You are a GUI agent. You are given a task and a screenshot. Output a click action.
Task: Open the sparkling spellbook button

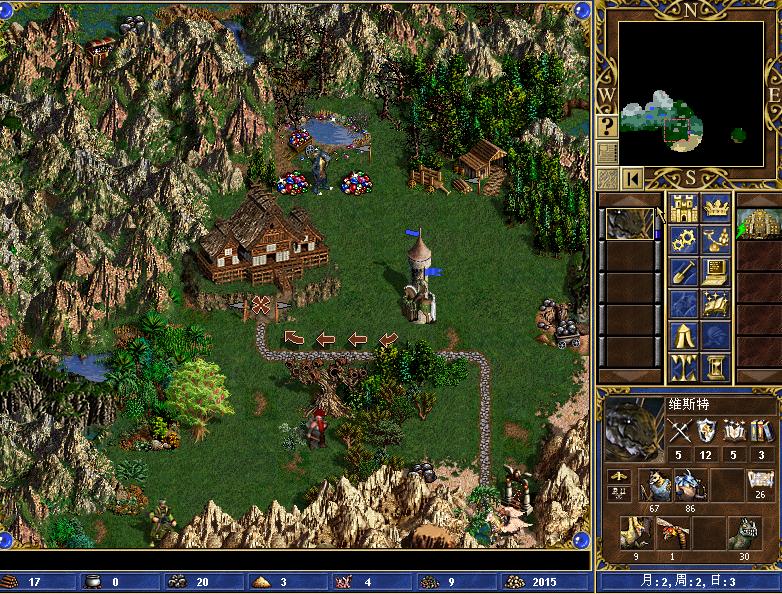point(716,302)
